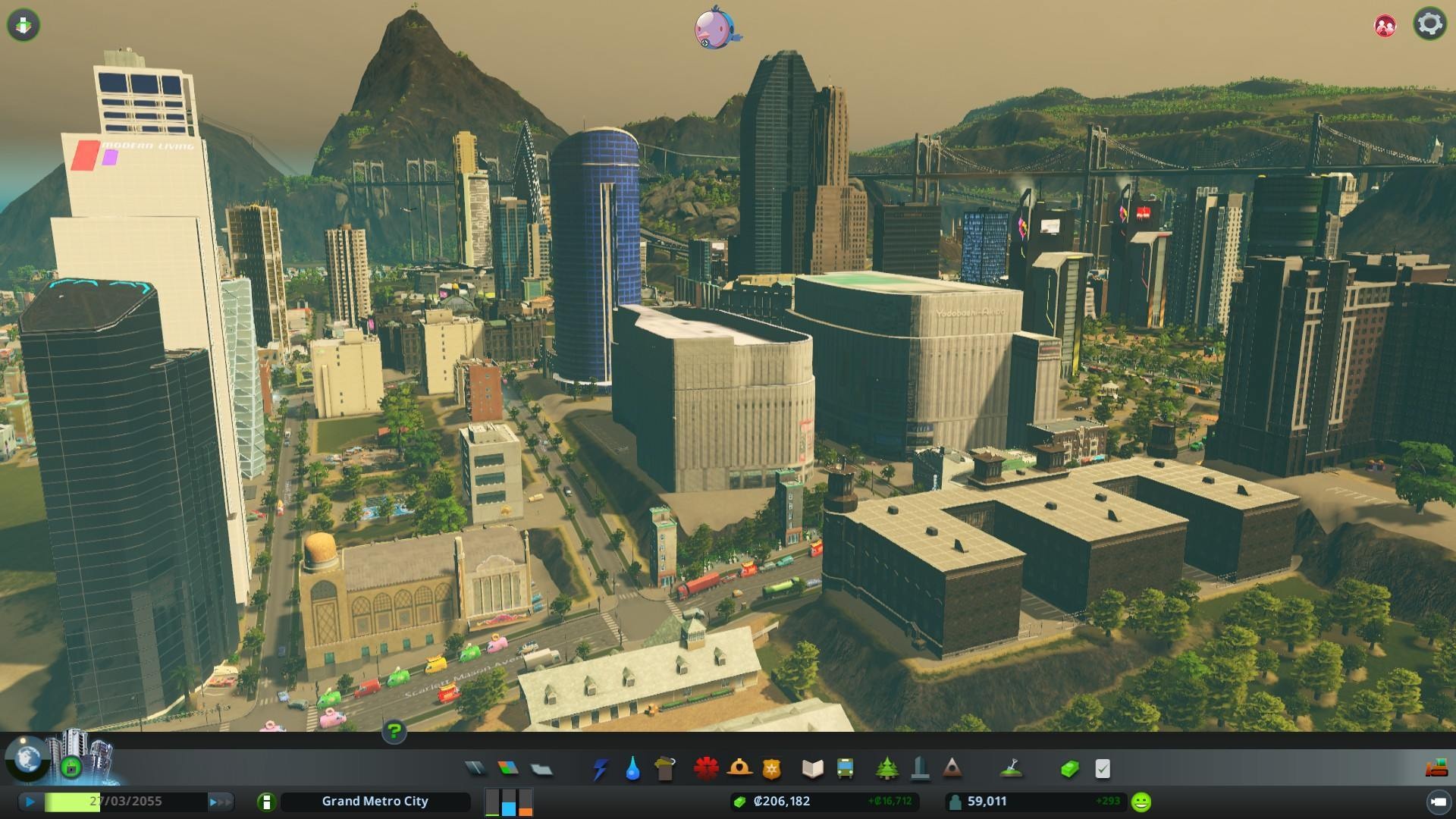Select the Districts tool
1456x819 pixels.
(541, 769)
